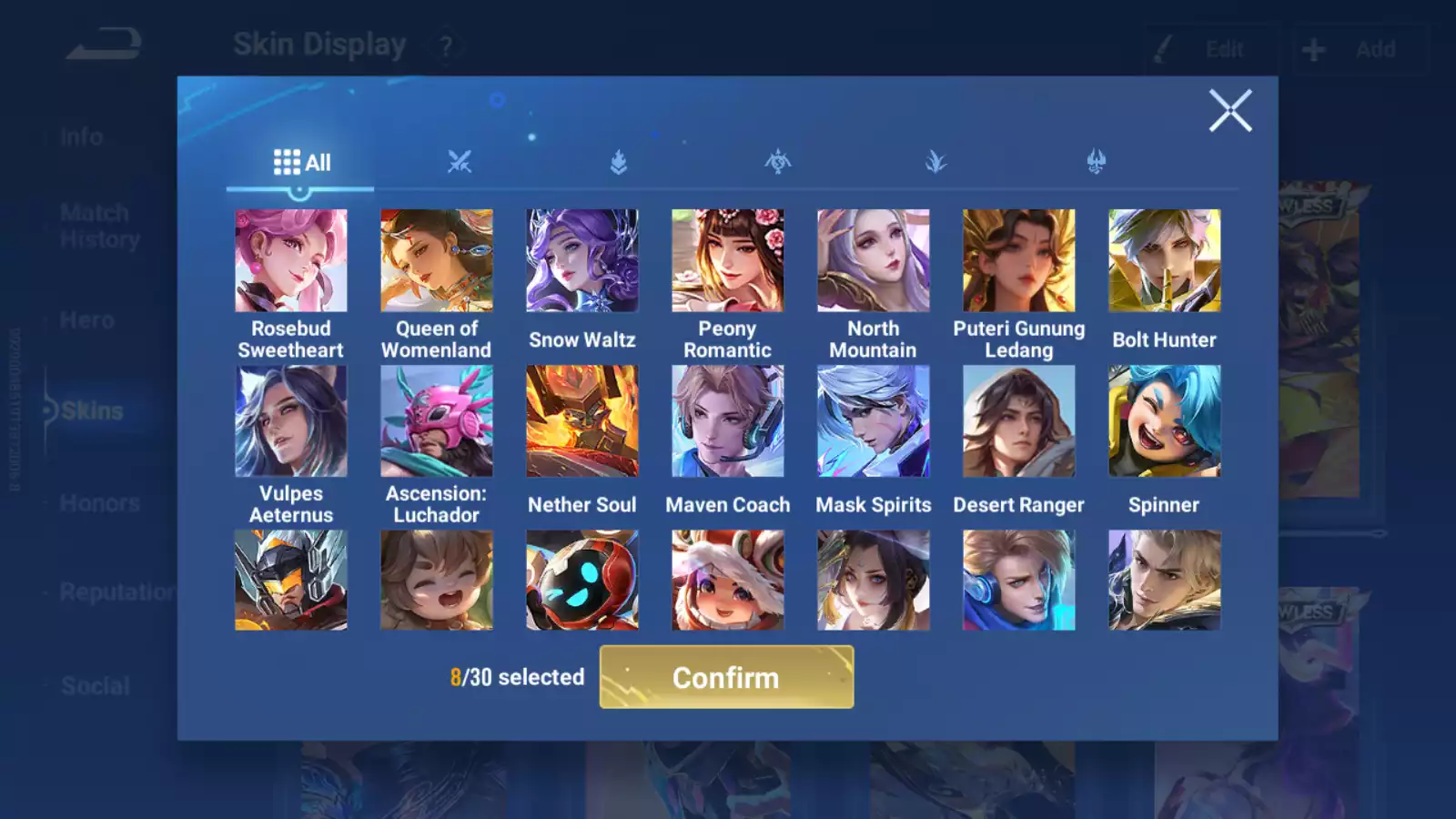Choose the Queen of Womenland skin
This screenshot has height=819, width=1456.
(x=436, y=261)
